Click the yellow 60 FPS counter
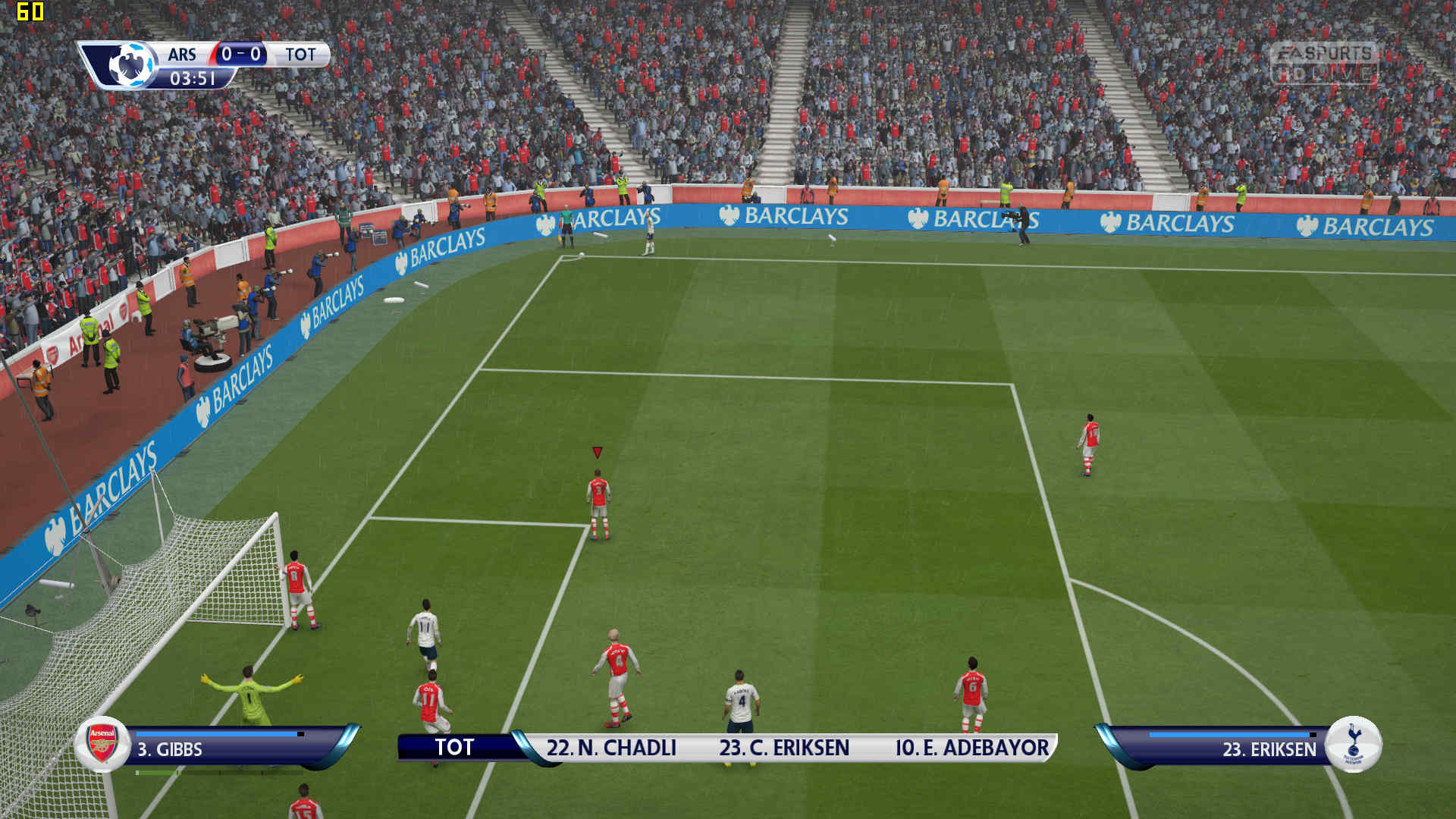The width and height of the screenshot is (1456, 819). click(30, 11)
